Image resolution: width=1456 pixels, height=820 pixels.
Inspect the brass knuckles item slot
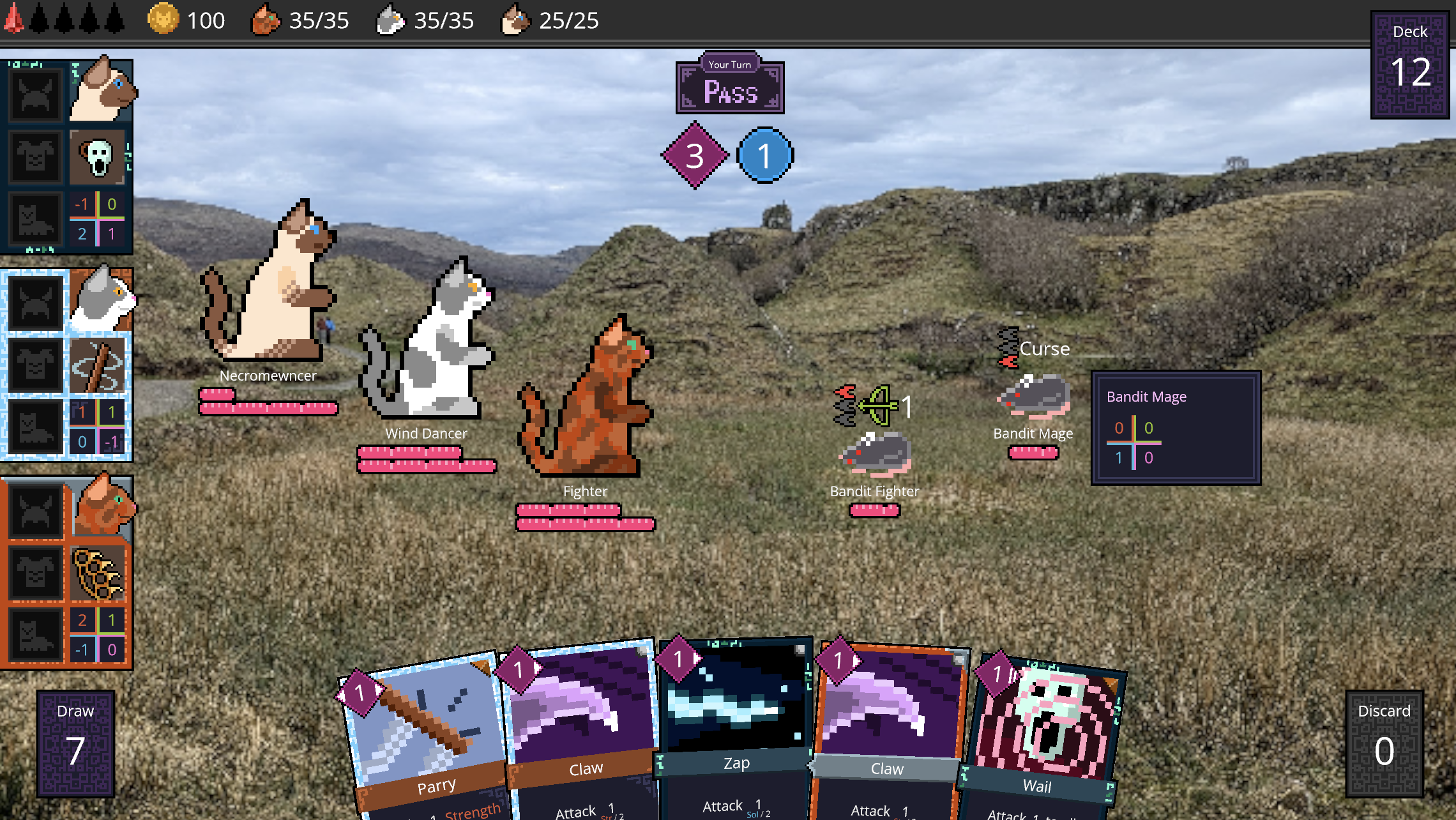(98, 573)
